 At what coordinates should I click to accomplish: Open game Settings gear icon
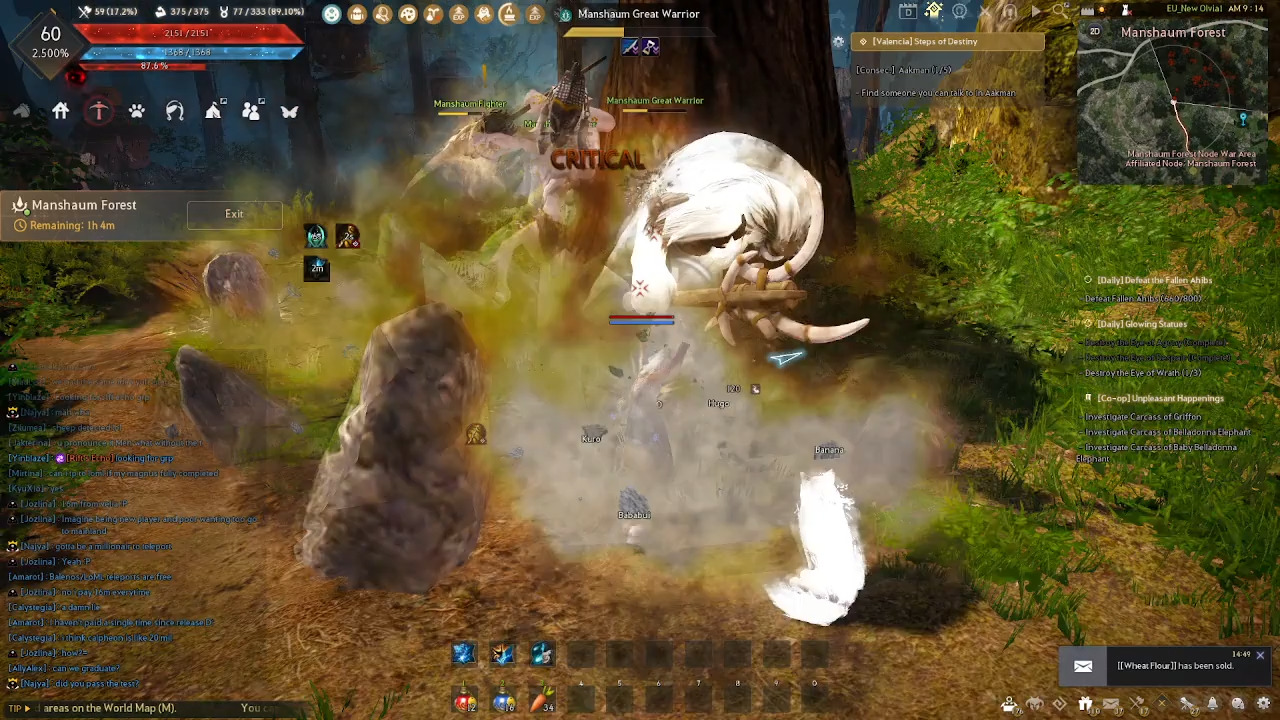point(1262,704)
